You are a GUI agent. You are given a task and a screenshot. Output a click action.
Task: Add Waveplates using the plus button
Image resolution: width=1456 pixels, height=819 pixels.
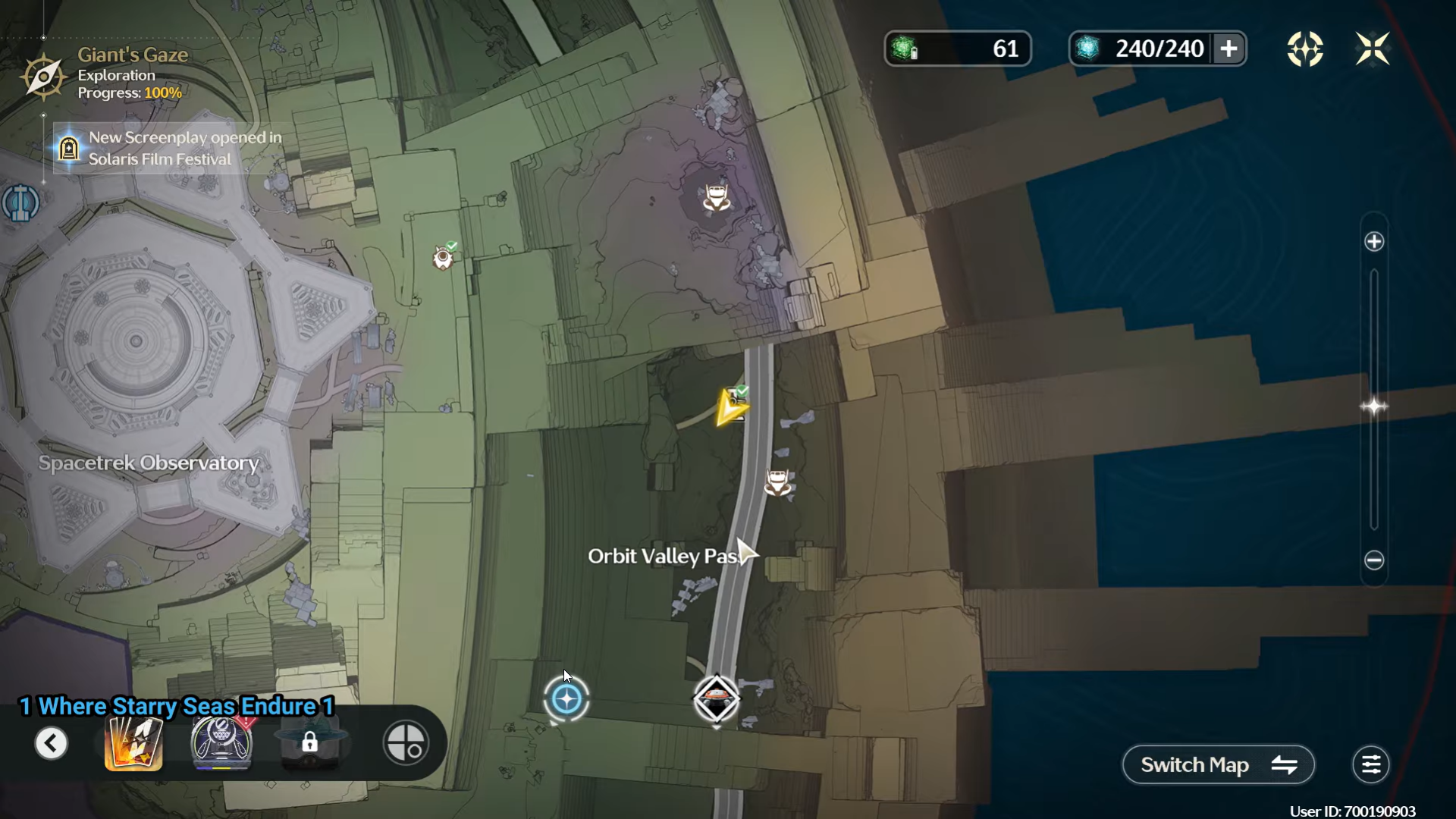[x=1228, y=49]
